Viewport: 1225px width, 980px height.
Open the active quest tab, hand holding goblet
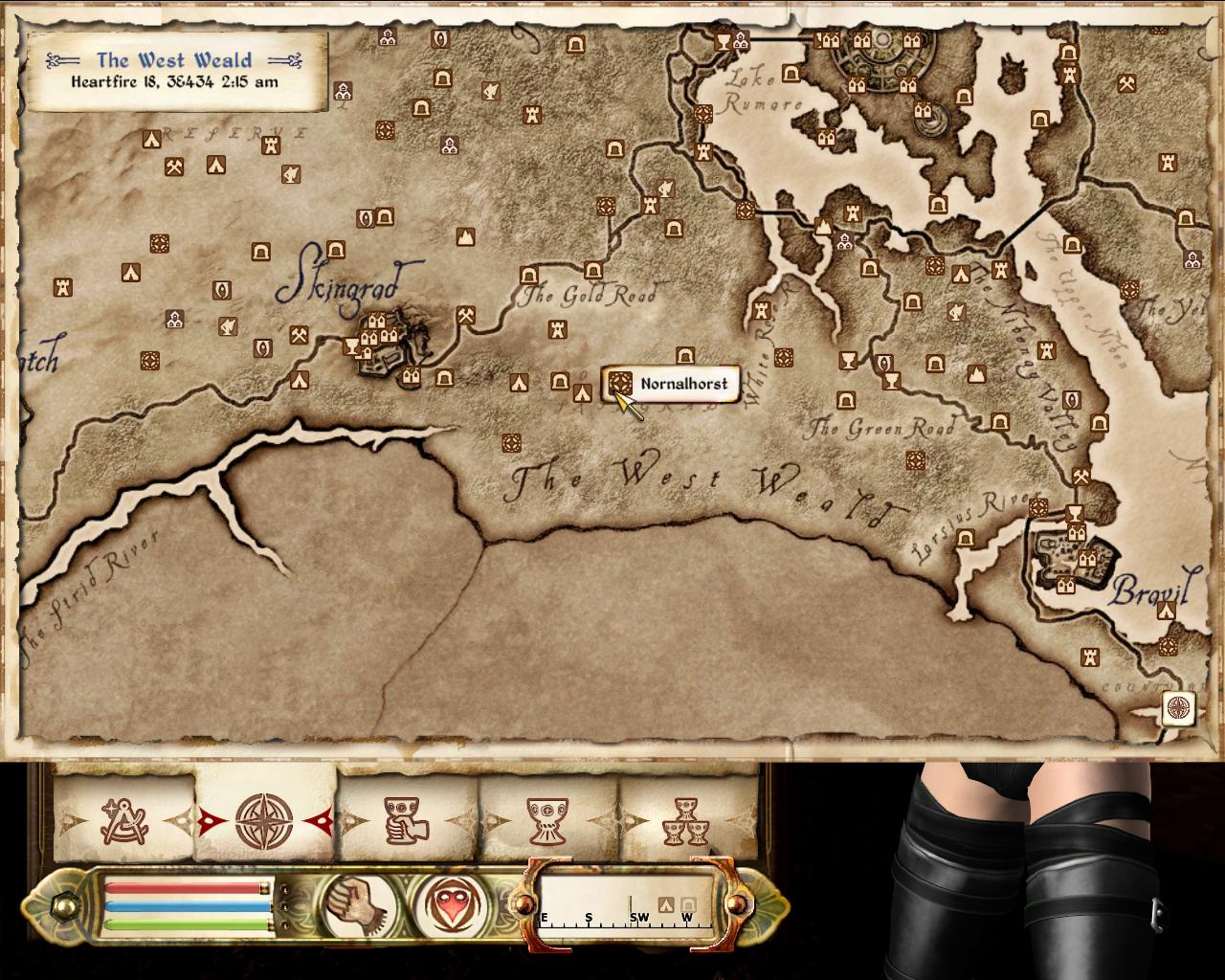click(407, 820)
